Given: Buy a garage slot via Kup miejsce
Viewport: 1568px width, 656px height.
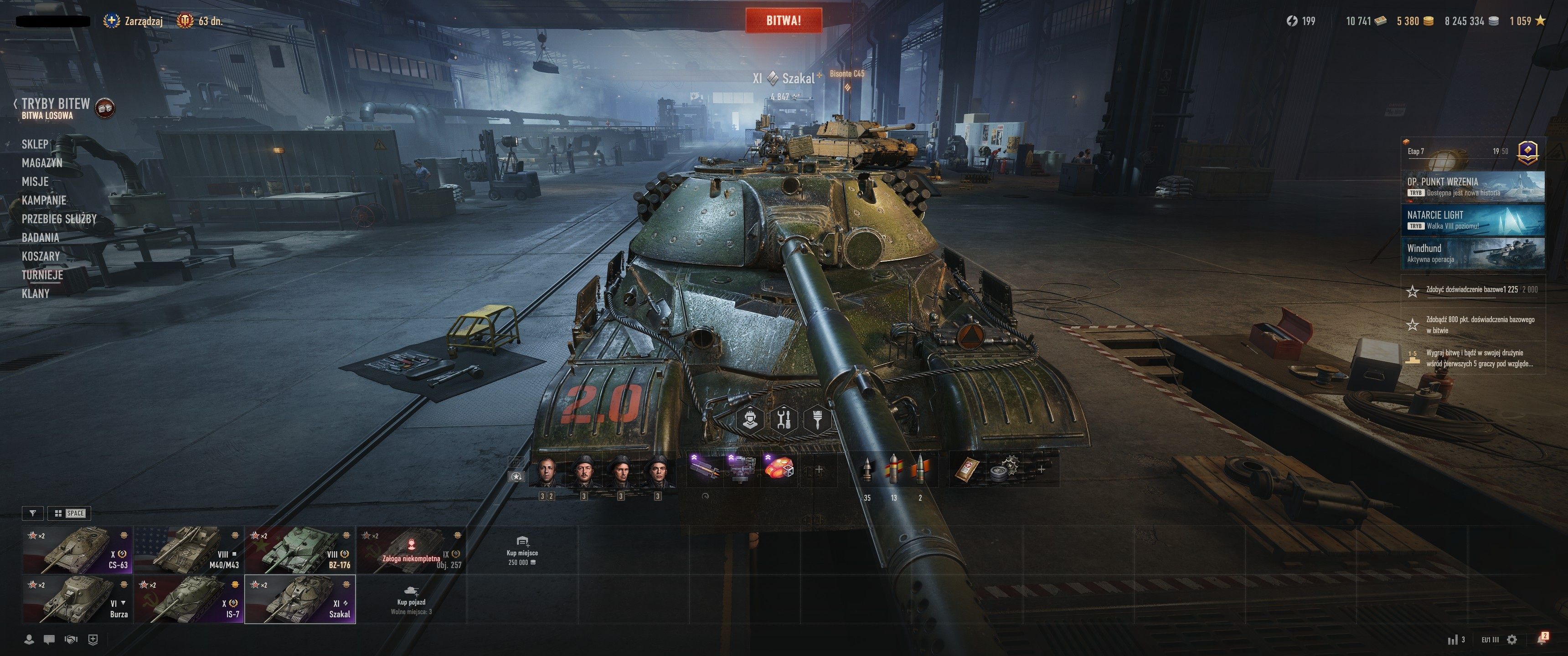Looking at the screenshot, I should tap(521, 550).
